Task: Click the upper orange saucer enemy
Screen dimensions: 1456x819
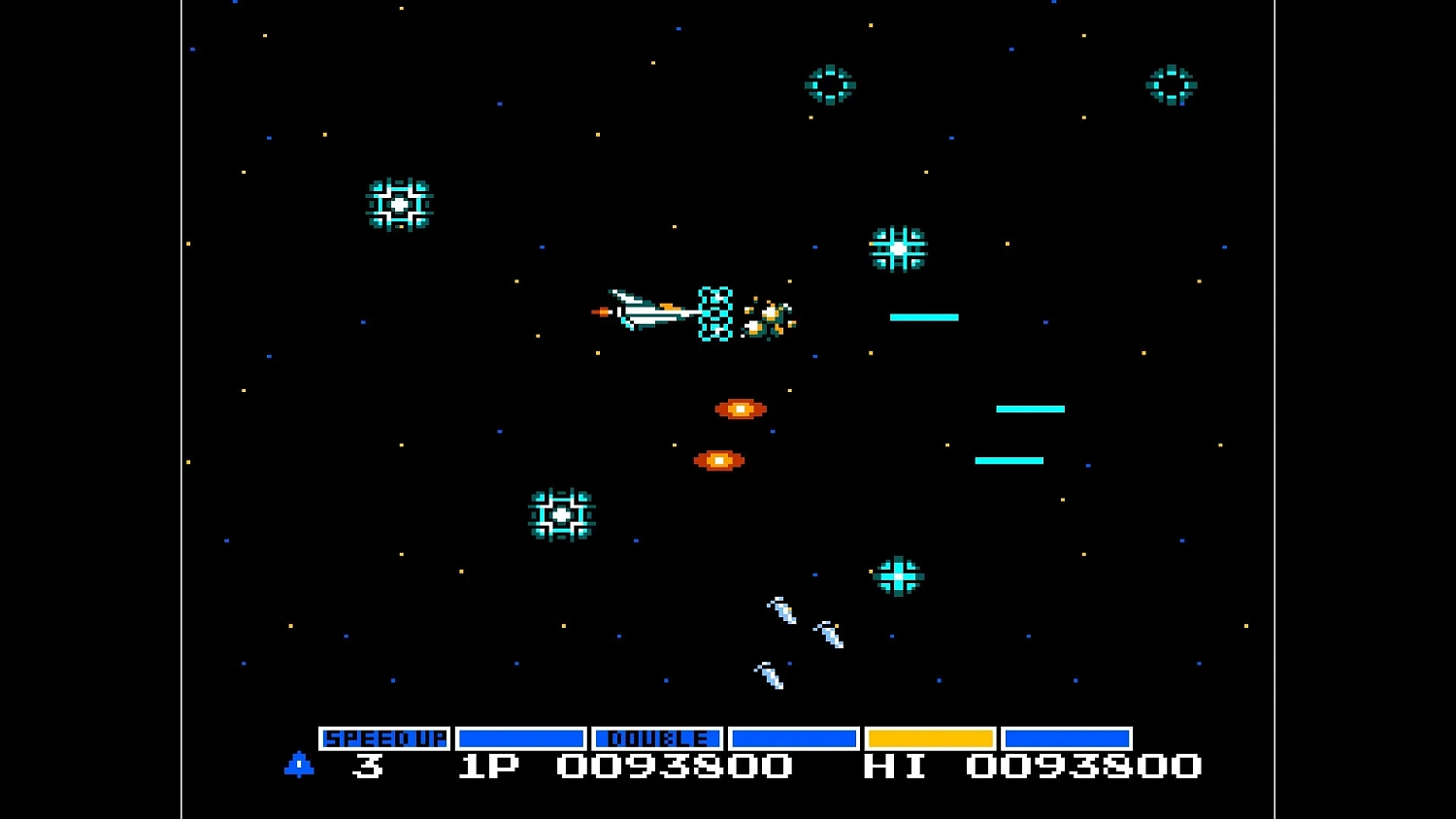Action: (x=741, y=409)
